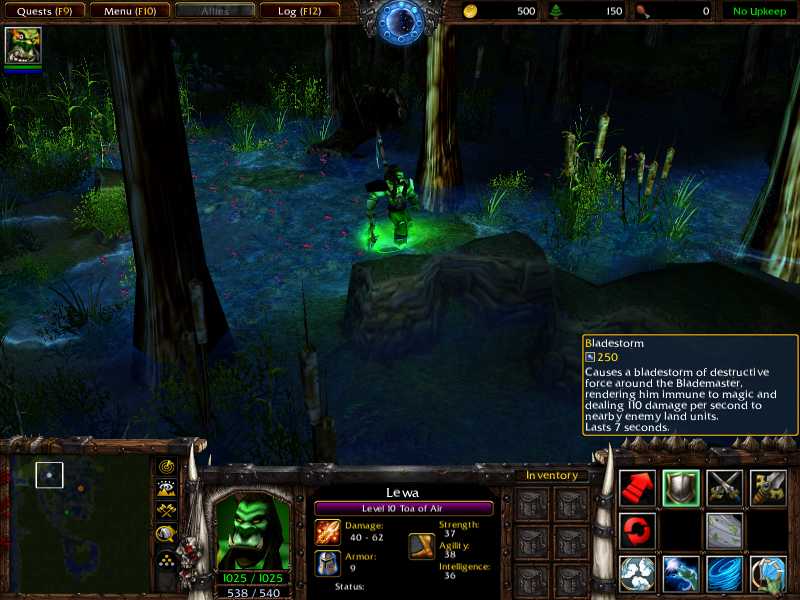This screenshot has width=800, height=600.
Task: Toggle minimap terrain display button
Action: [166, 488]
